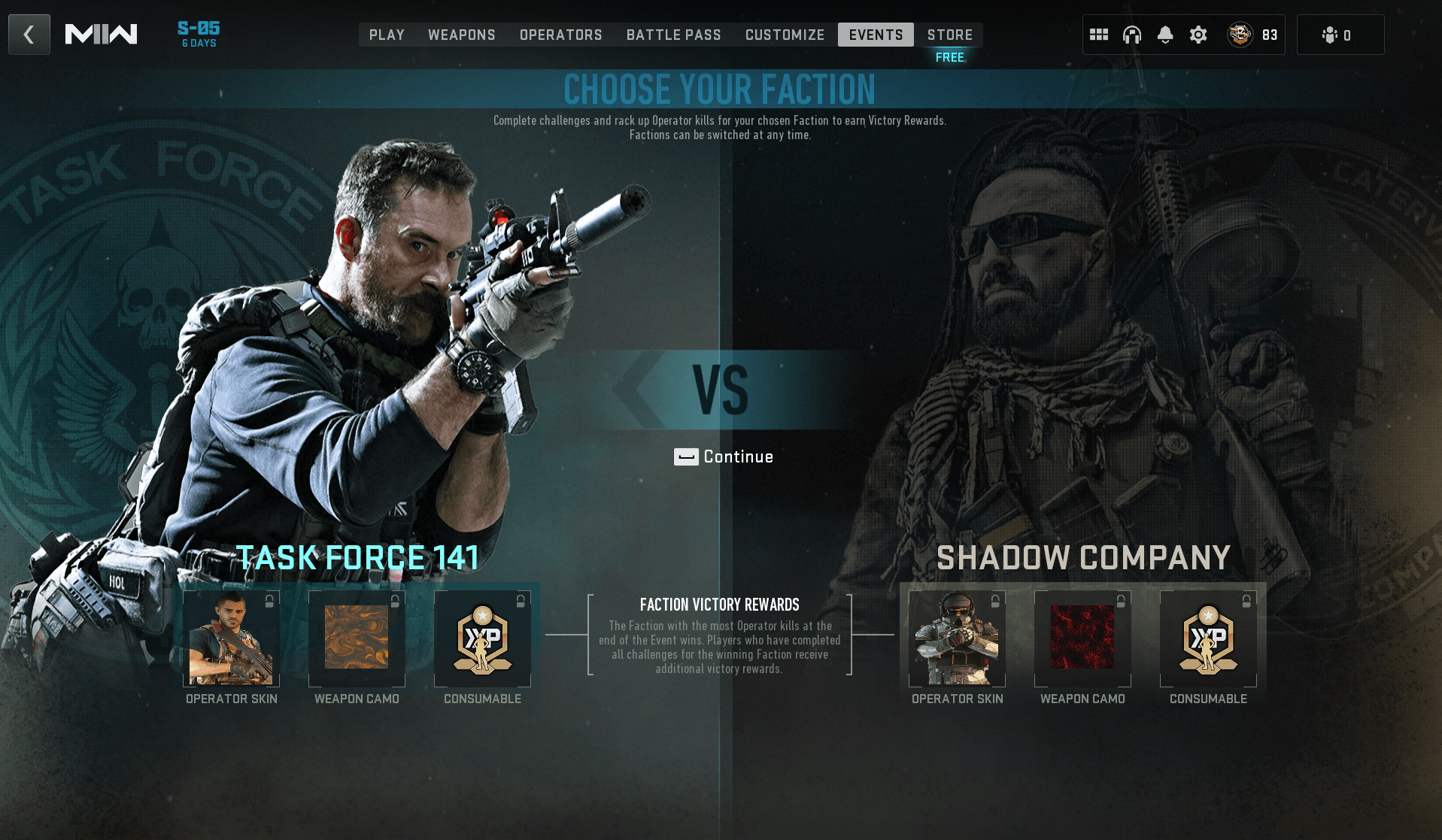Open settings with the gear icon
Image resolution: width=1442 pixels, height=840 pixels.
pyautogui.click(x=1198, y=34)
